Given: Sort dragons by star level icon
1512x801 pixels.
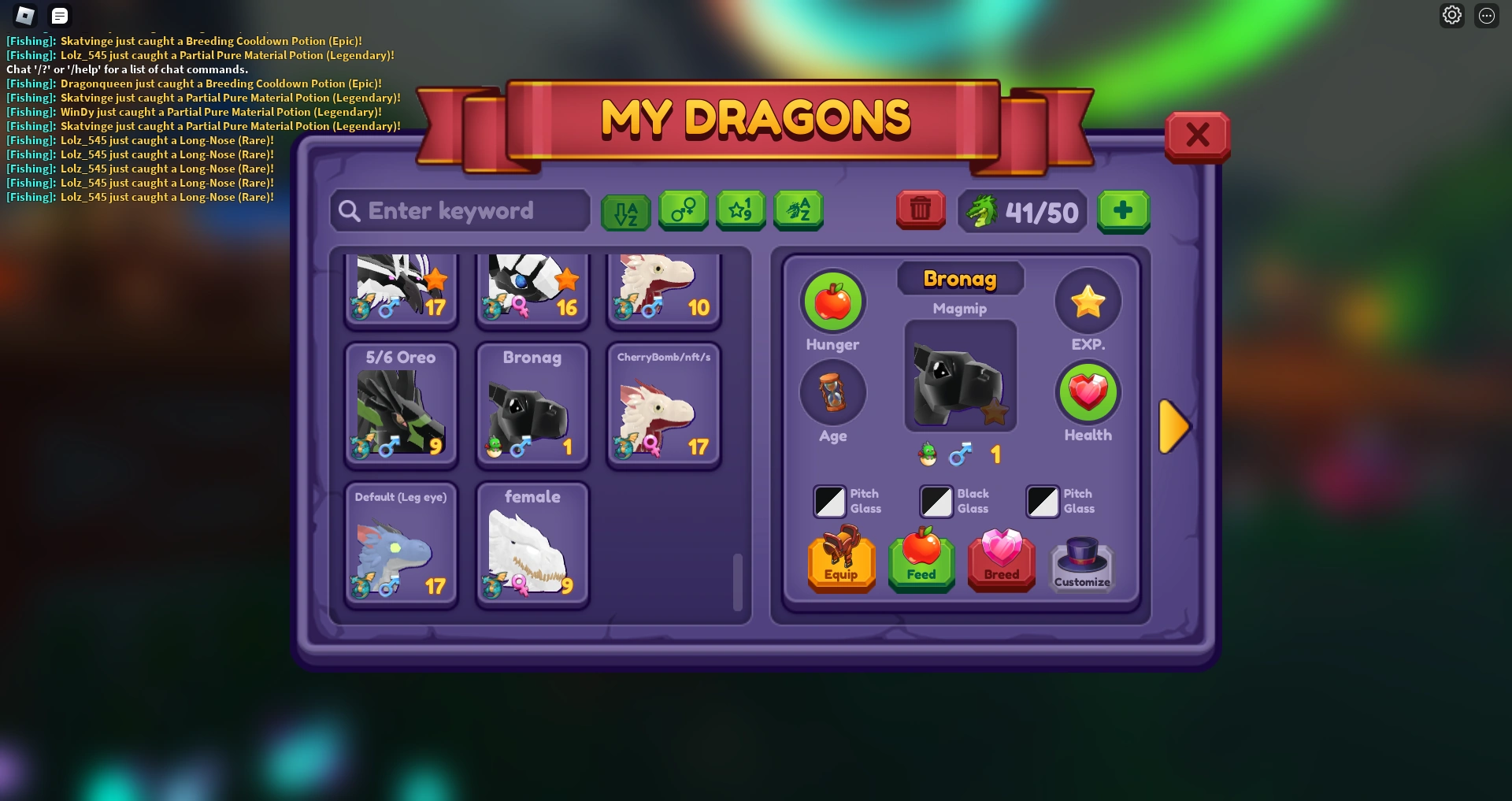Looking at the screenshot, I should (741, 211).
